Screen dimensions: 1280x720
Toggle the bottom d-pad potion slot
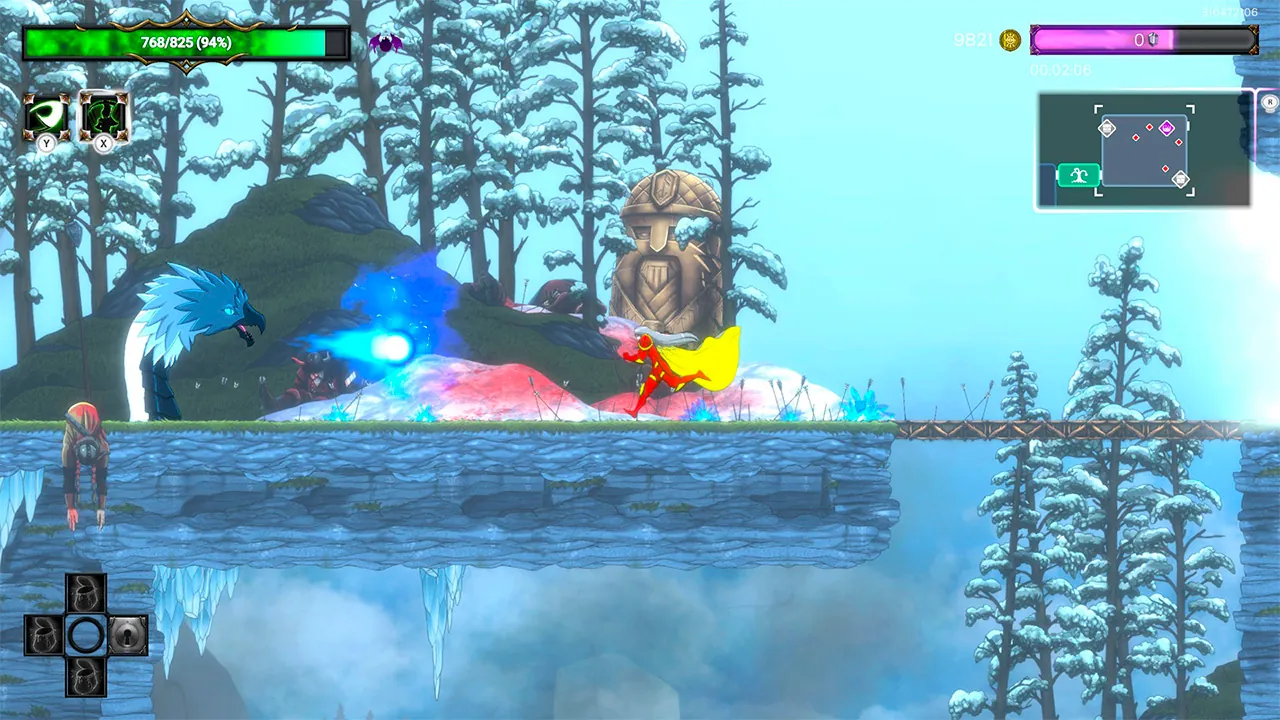coord(84,677)
